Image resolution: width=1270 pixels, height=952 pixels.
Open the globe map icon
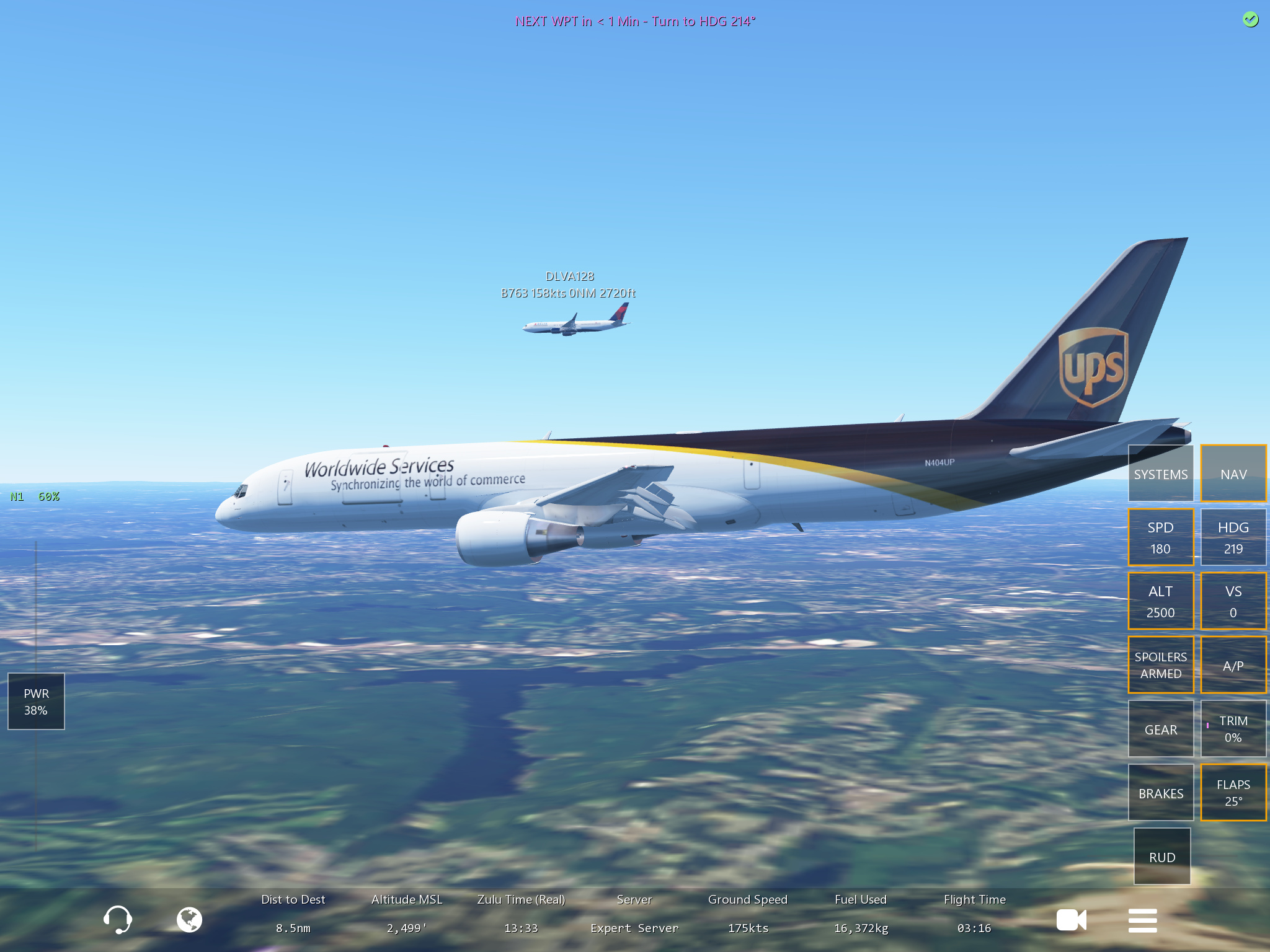189,919
